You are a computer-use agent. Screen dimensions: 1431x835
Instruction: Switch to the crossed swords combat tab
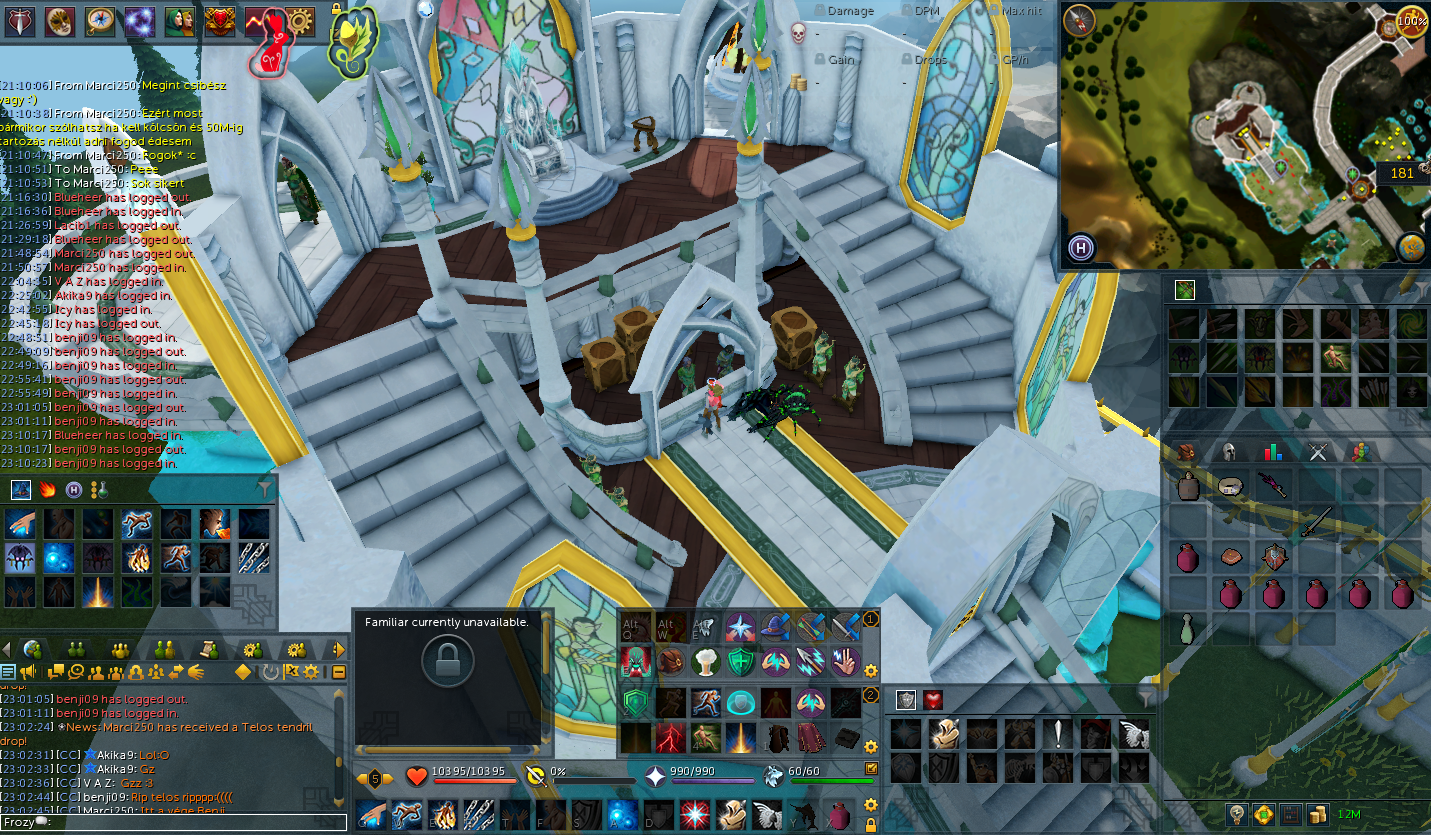pyautogui.click(x=1317, y=452)
